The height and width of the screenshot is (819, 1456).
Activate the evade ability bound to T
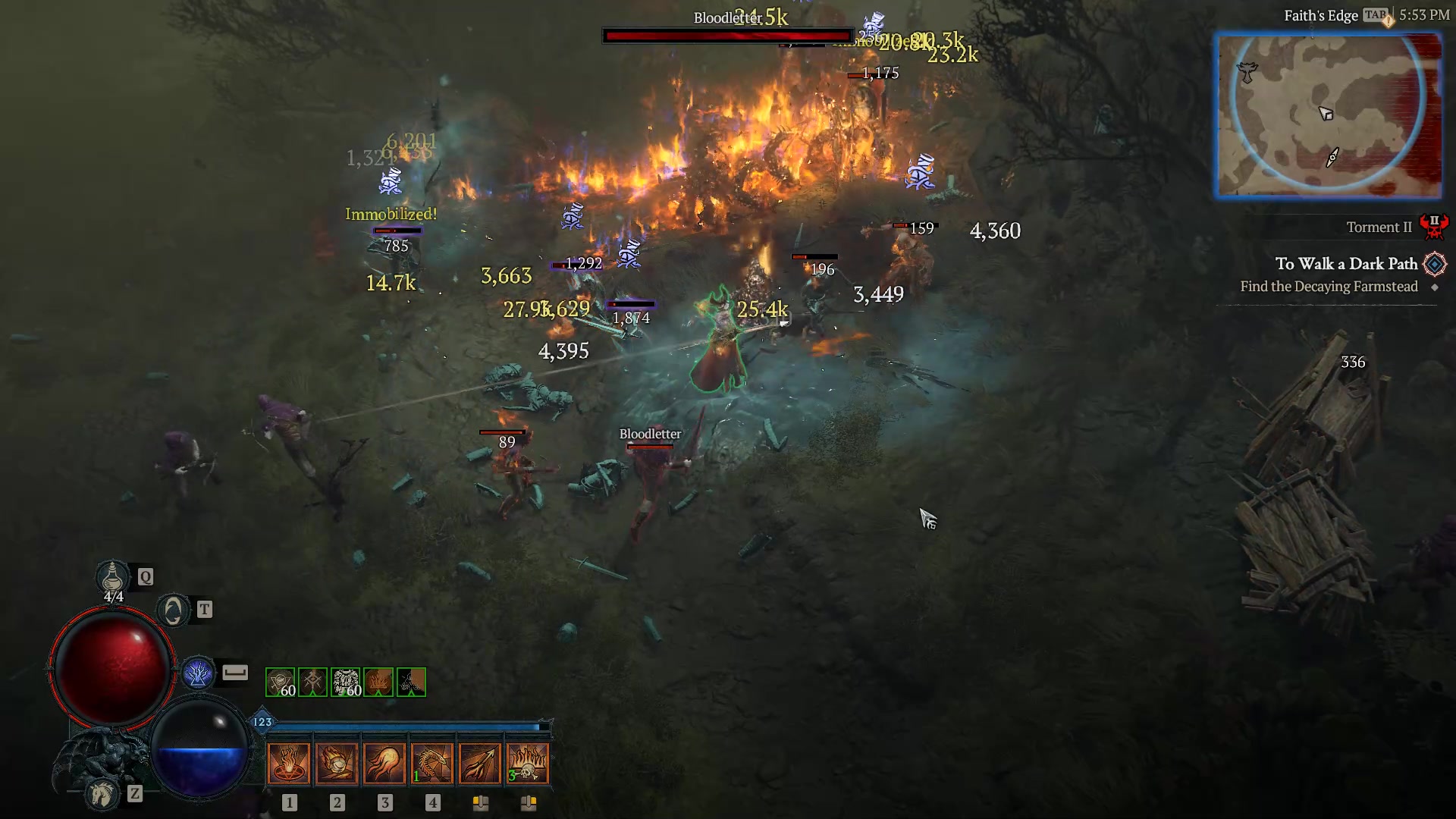click(173, 609)
